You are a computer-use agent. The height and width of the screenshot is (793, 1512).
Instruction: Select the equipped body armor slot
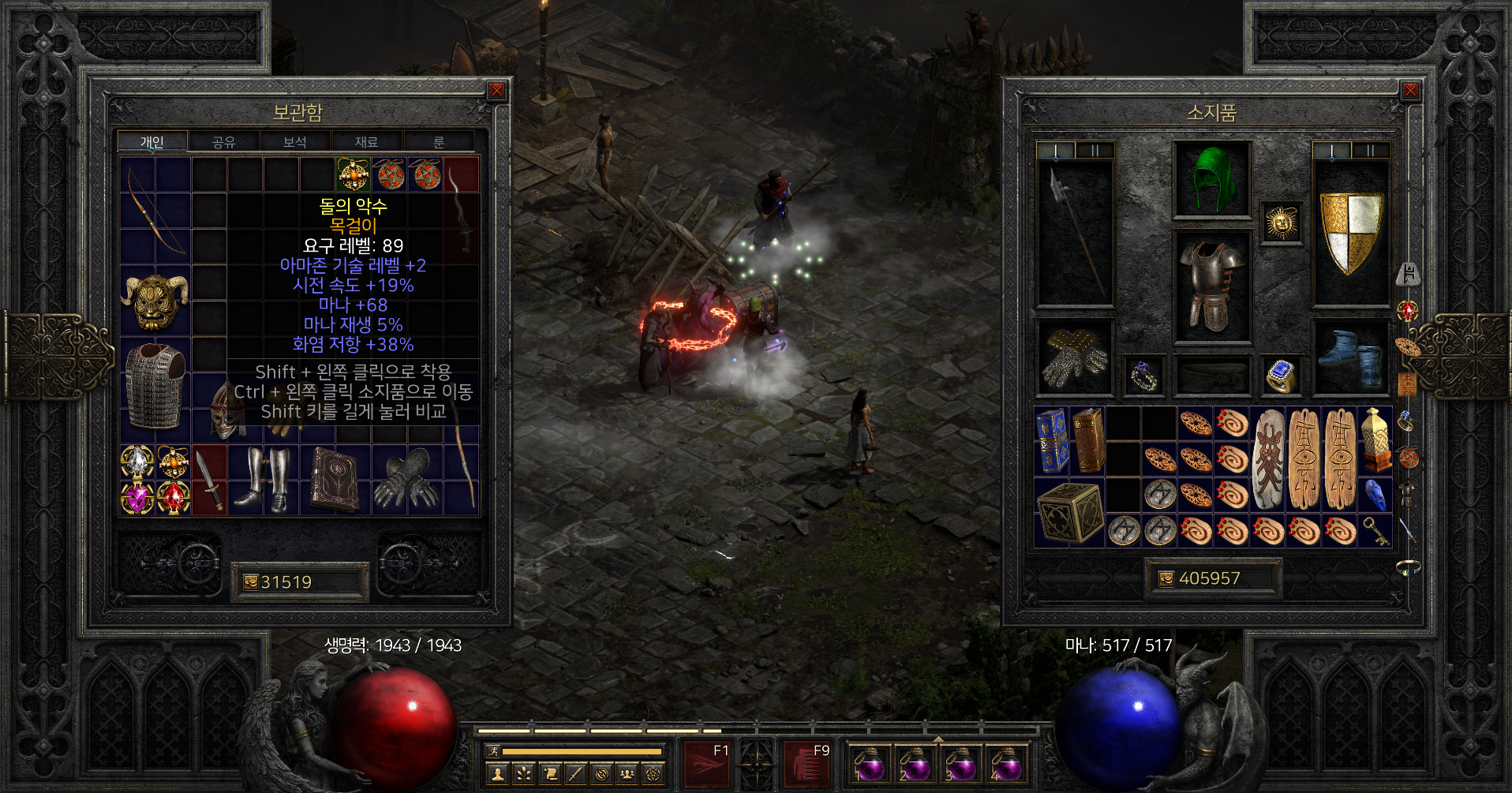click(1212, 286)
